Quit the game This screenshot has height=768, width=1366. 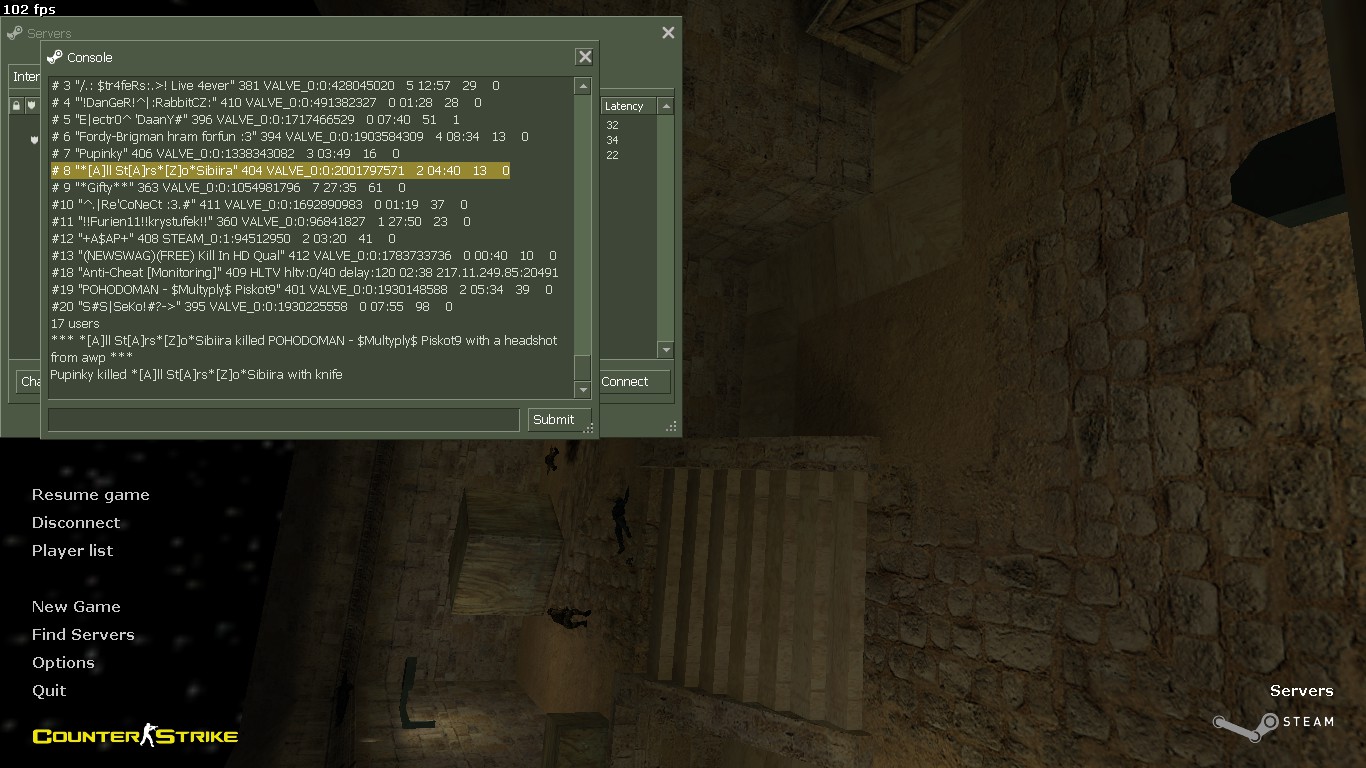tap(49, 691)
